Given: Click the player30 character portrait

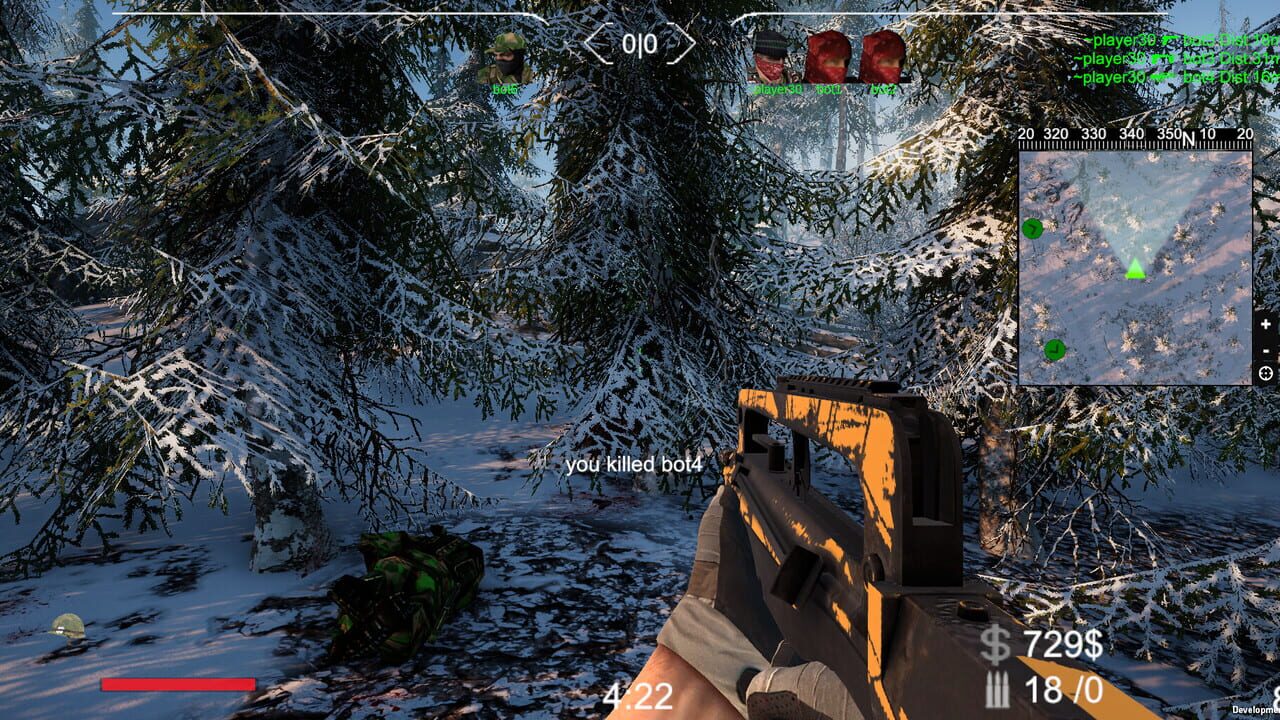Looking at the screenshot, I should click(770, 55).
